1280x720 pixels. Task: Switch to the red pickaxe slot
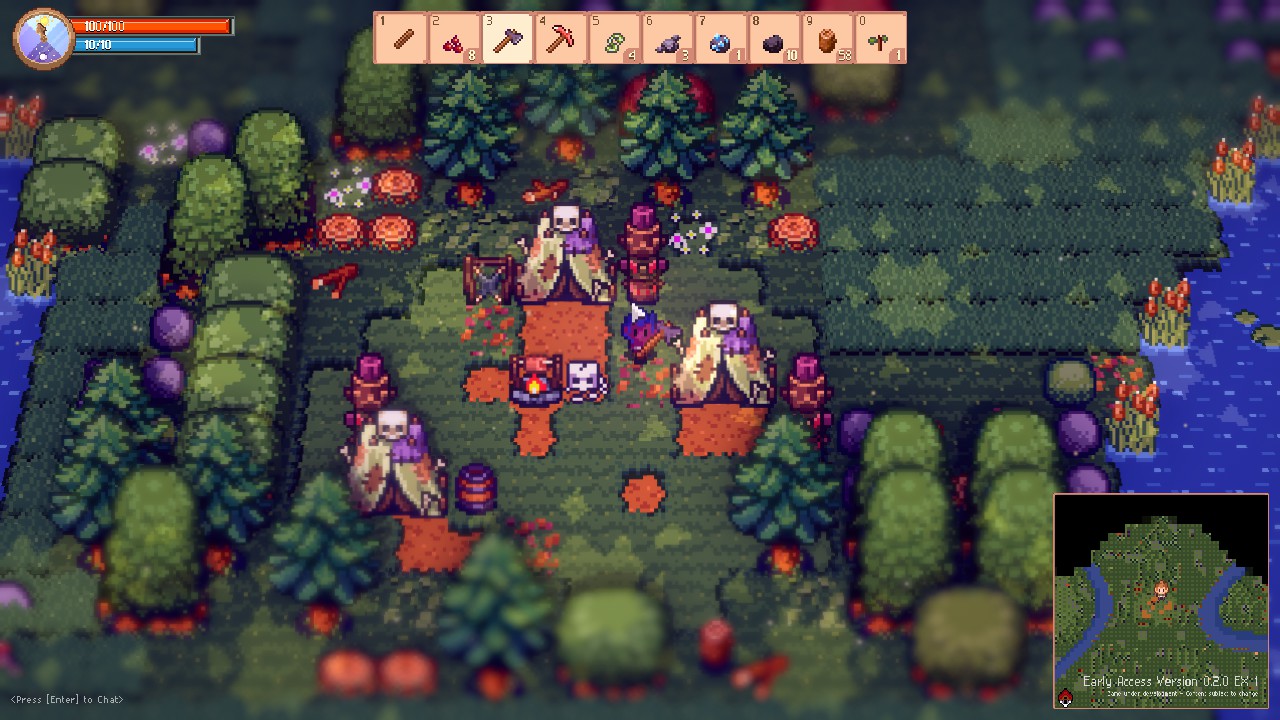pyautogui.click(x=561, y=39)
